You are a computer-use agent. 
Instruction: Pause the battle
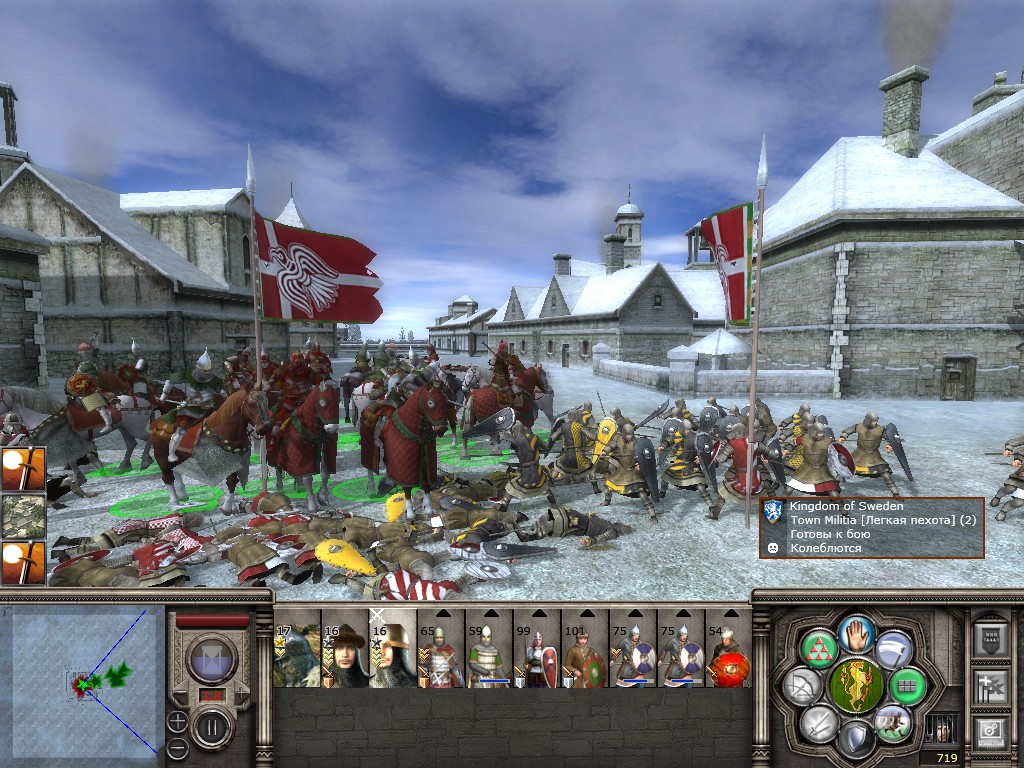pos(212,726)
